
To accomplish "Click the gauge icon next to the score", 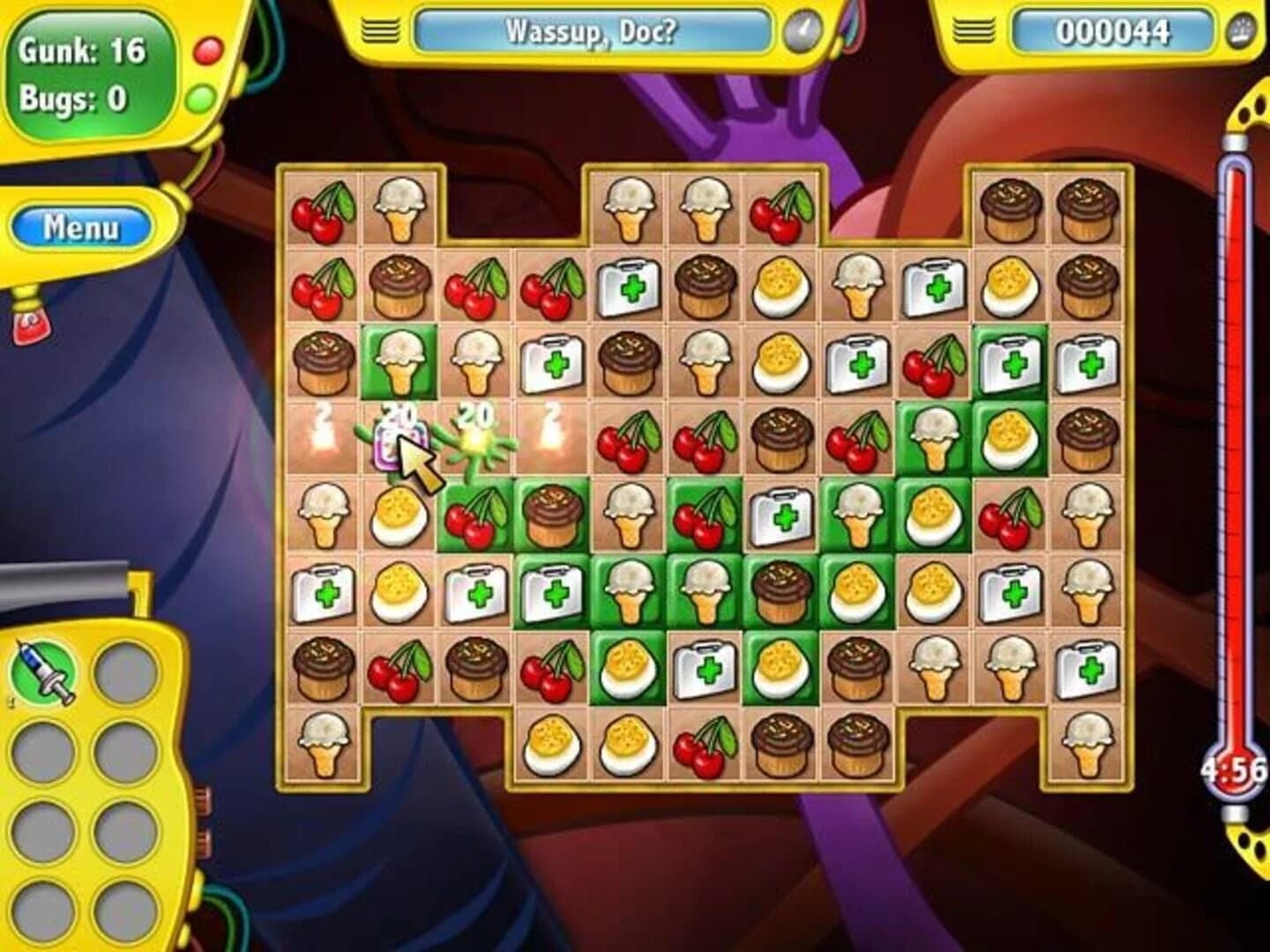I will (1239, 29).
